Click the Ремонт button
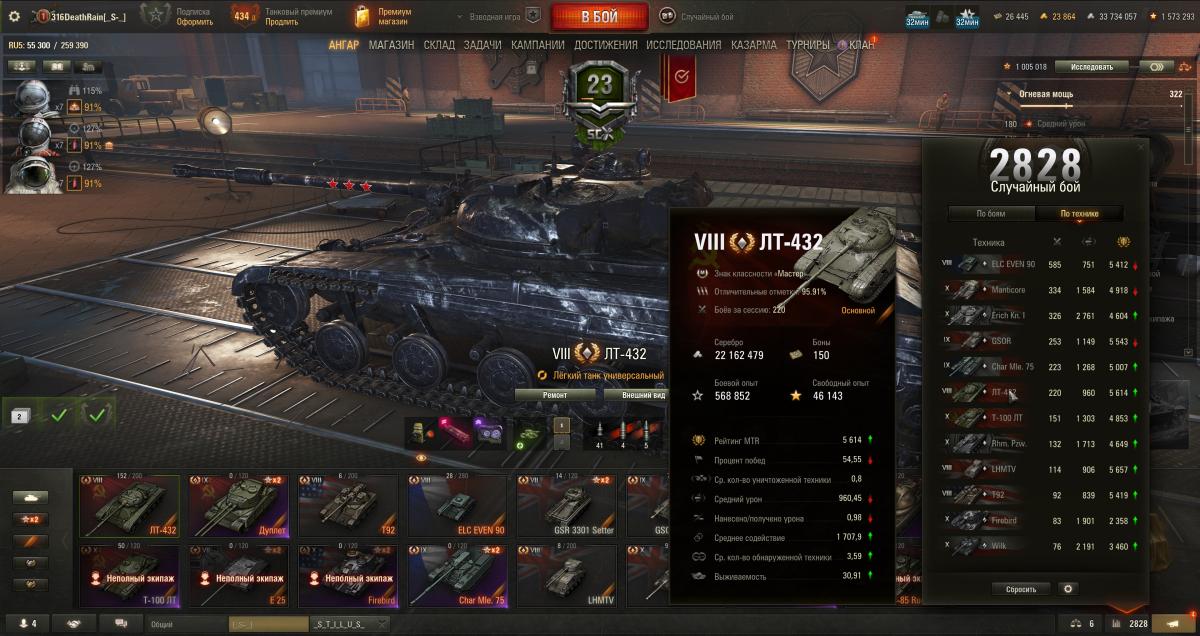 (x=554, y=395)
